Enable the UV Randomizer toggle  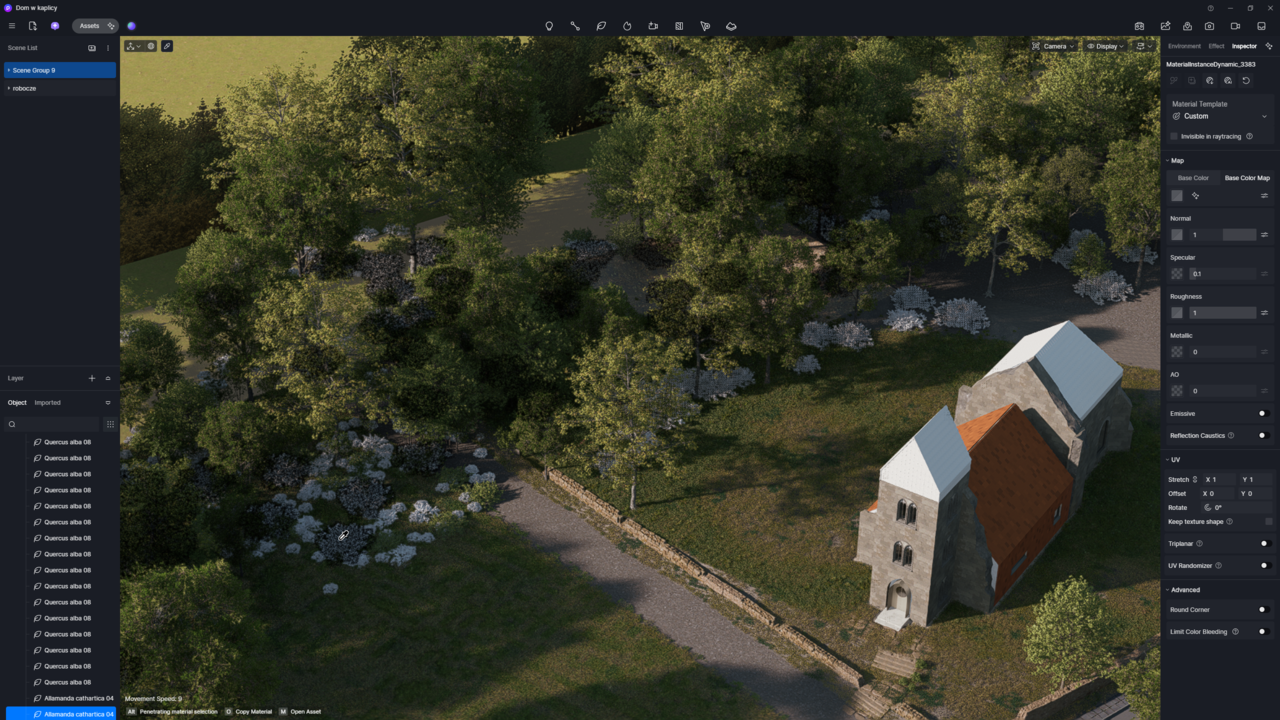[x=1264, y=566]
